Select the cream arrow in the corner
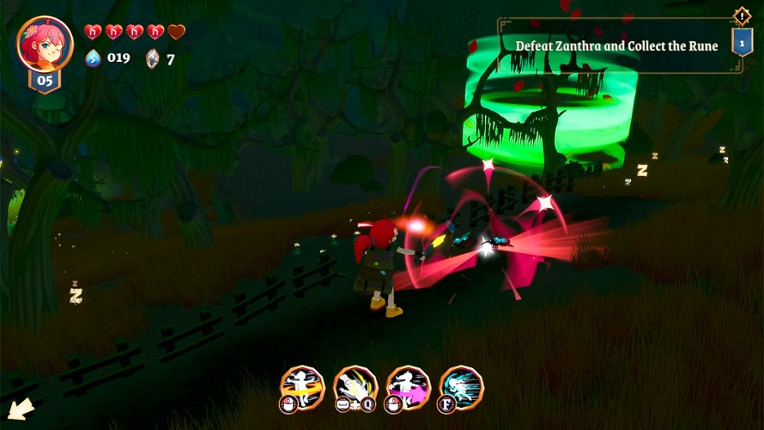The height and width of the screenshot is (430, 764). click(20, 409)
